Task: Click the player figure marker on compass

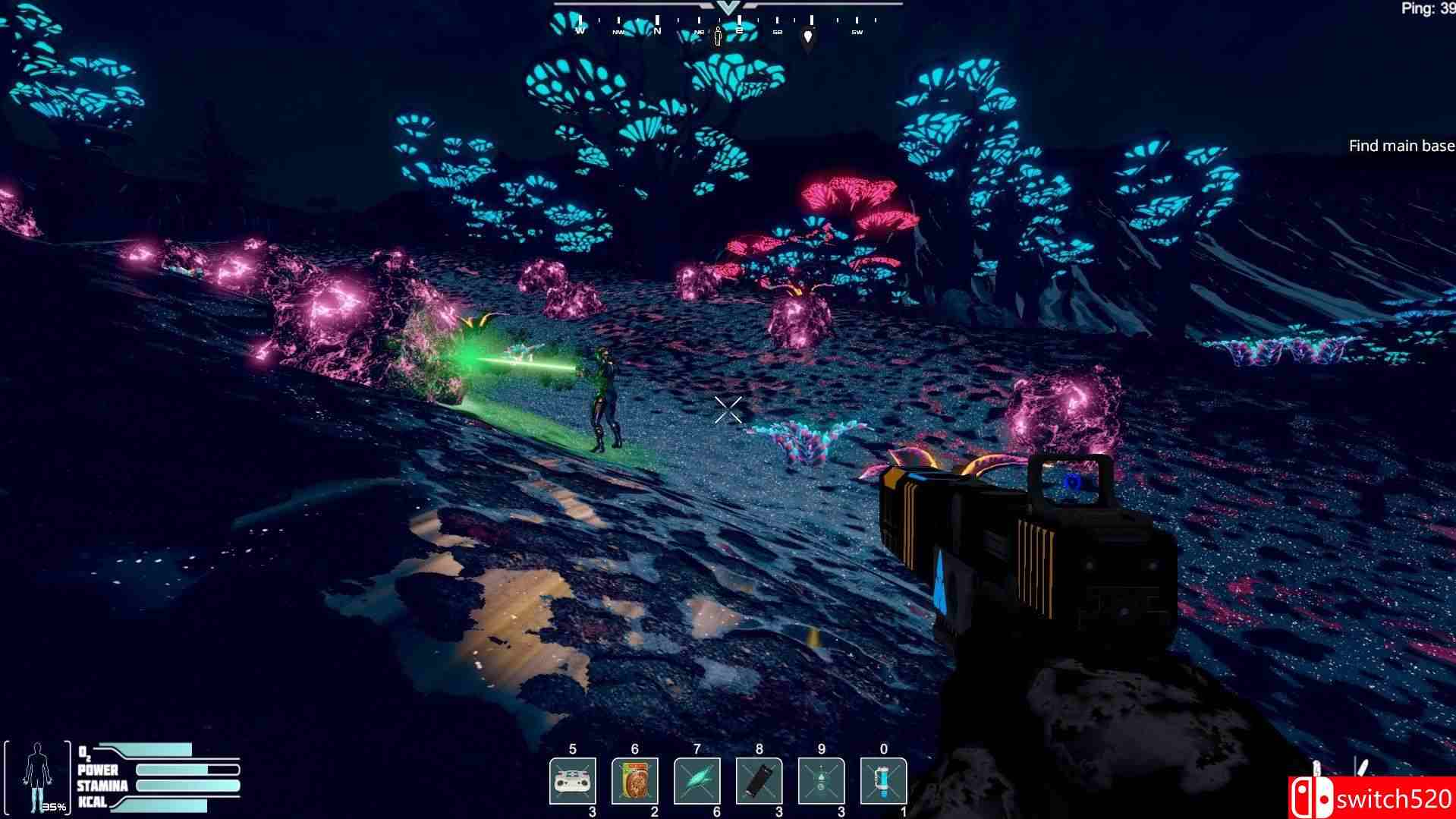Action: tap(718, 36)
